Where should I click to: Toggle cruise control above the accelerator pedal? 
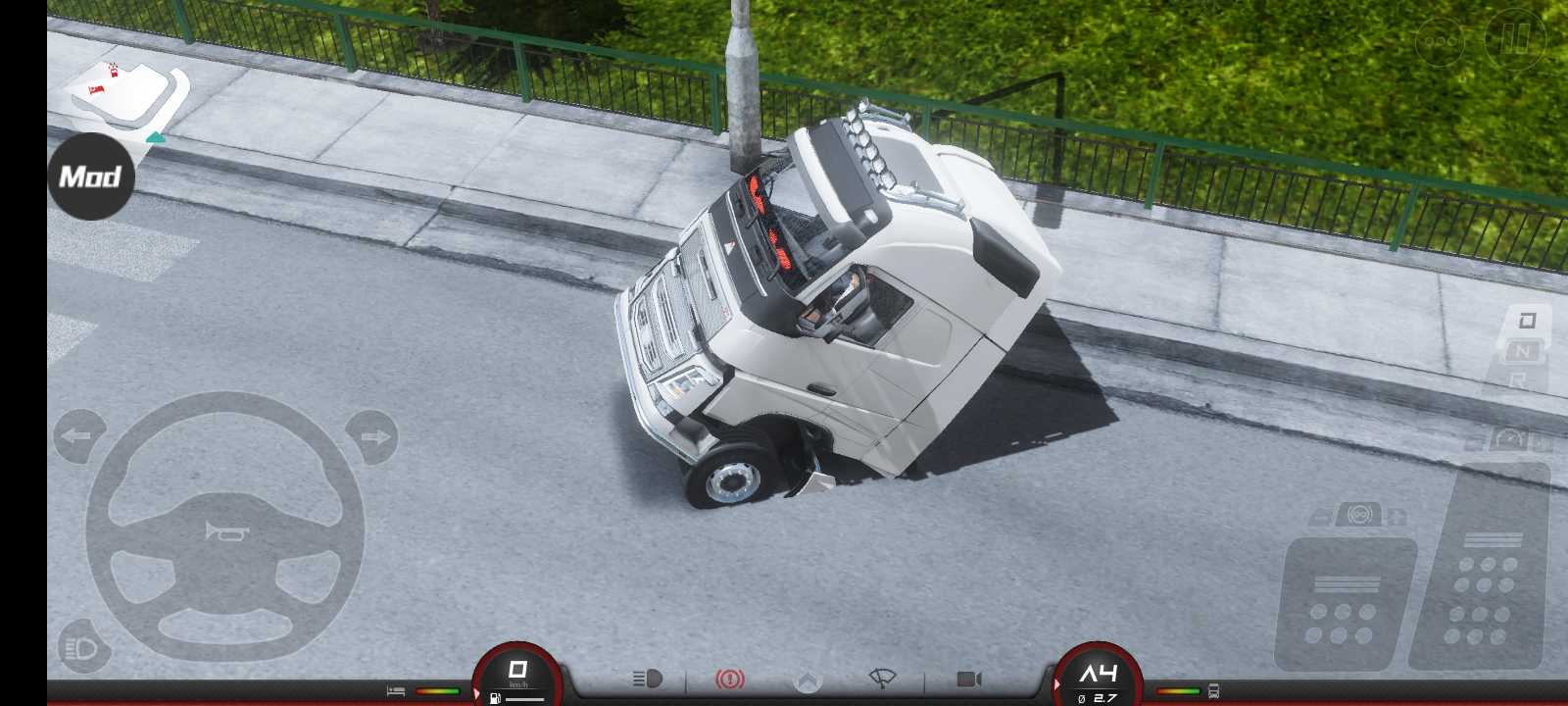pos(1509,438)
